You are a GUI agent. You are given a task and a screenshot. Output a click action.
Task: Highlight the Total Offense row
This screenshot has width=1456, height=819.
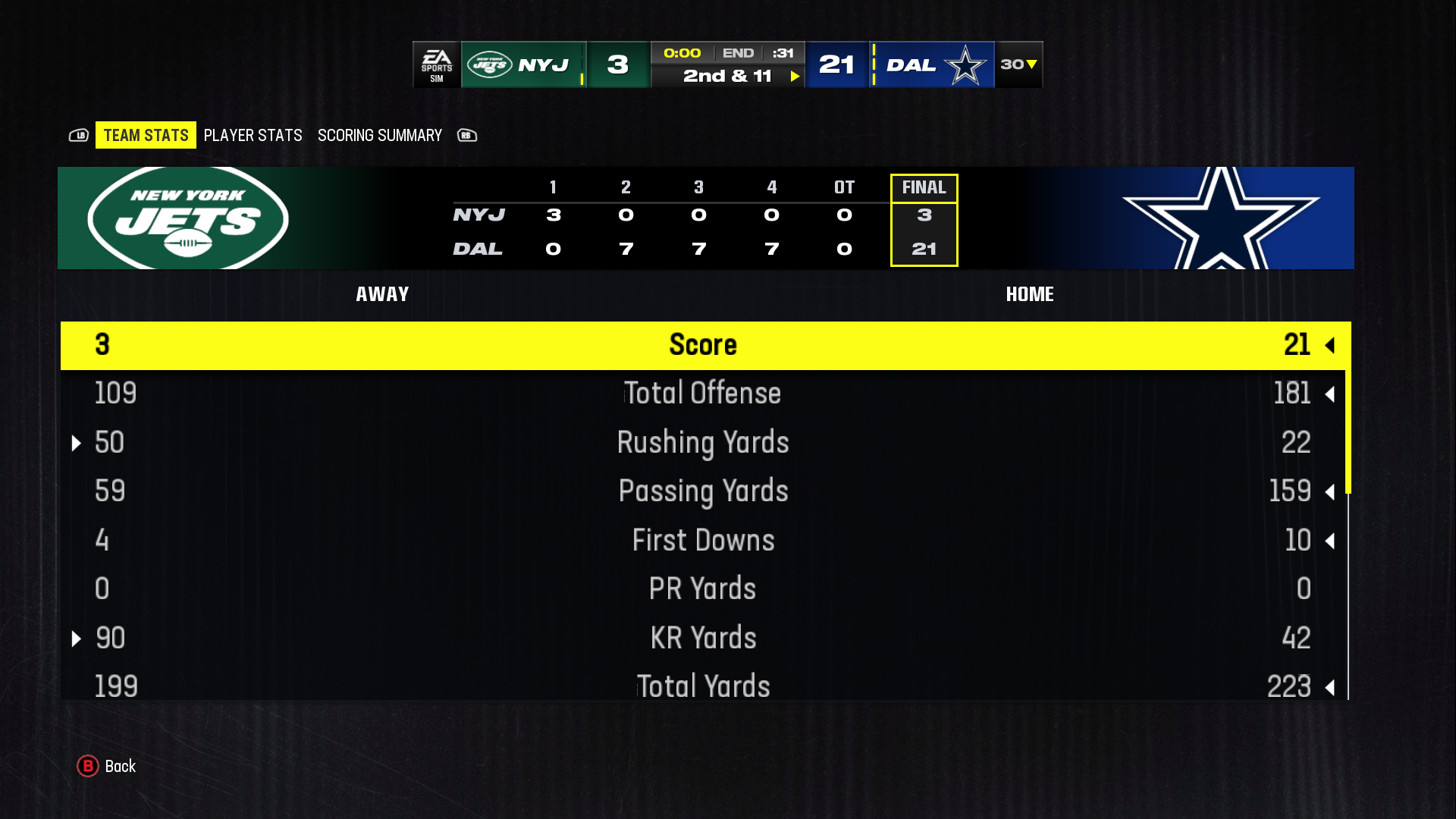pyautogui.click(x=703, y=394)
